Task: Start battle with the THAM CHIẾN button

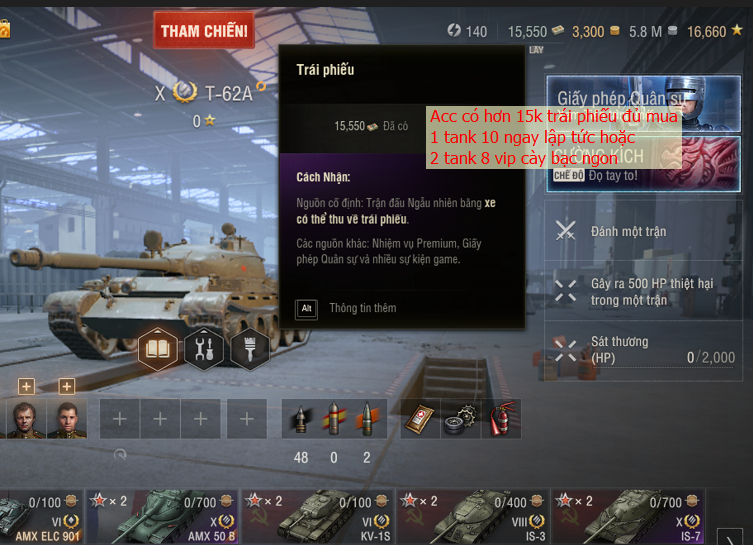Action: tap(204, 32)
